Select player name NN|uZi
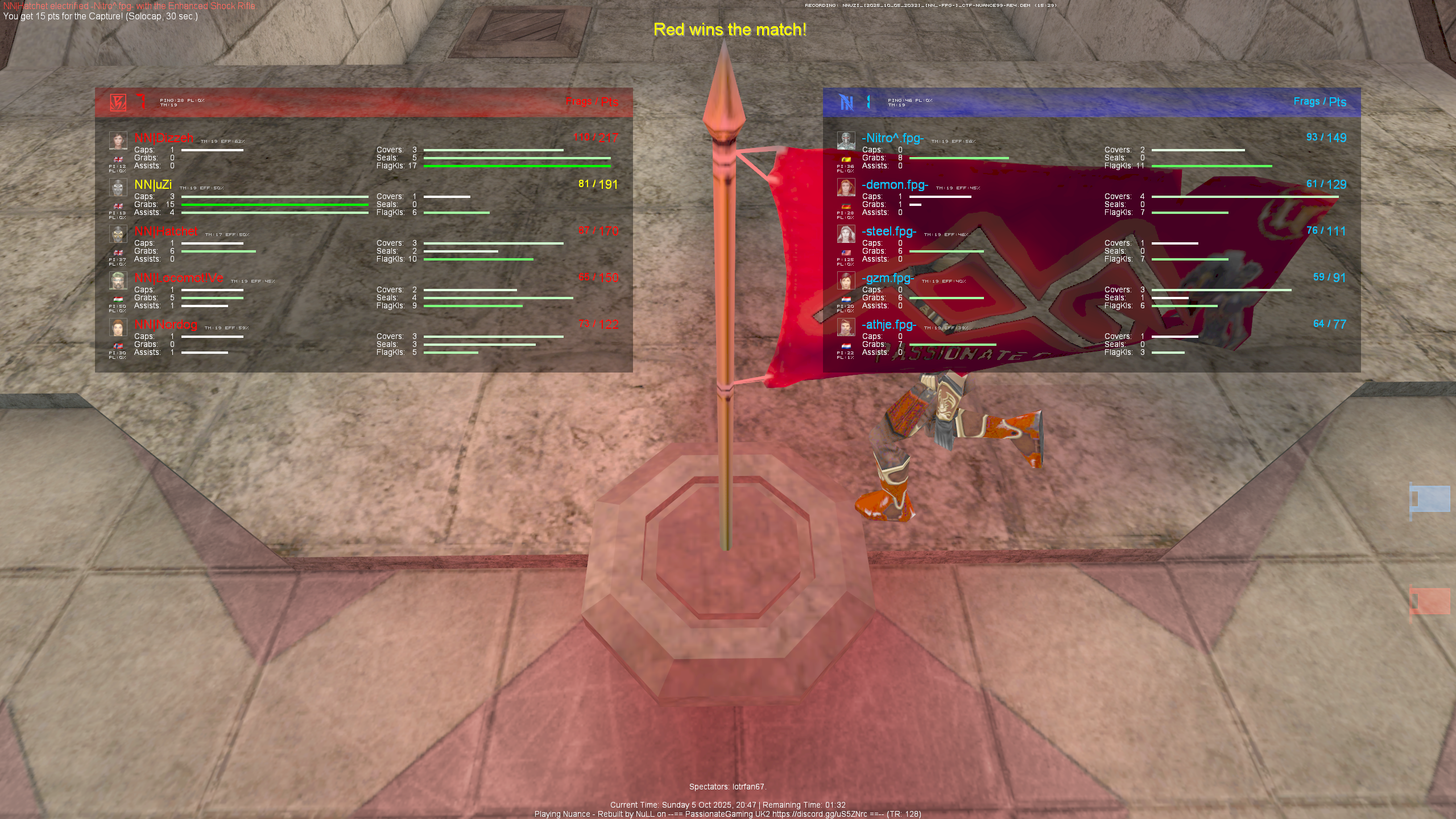The image size is (1456, 819). tap(154, 185)
